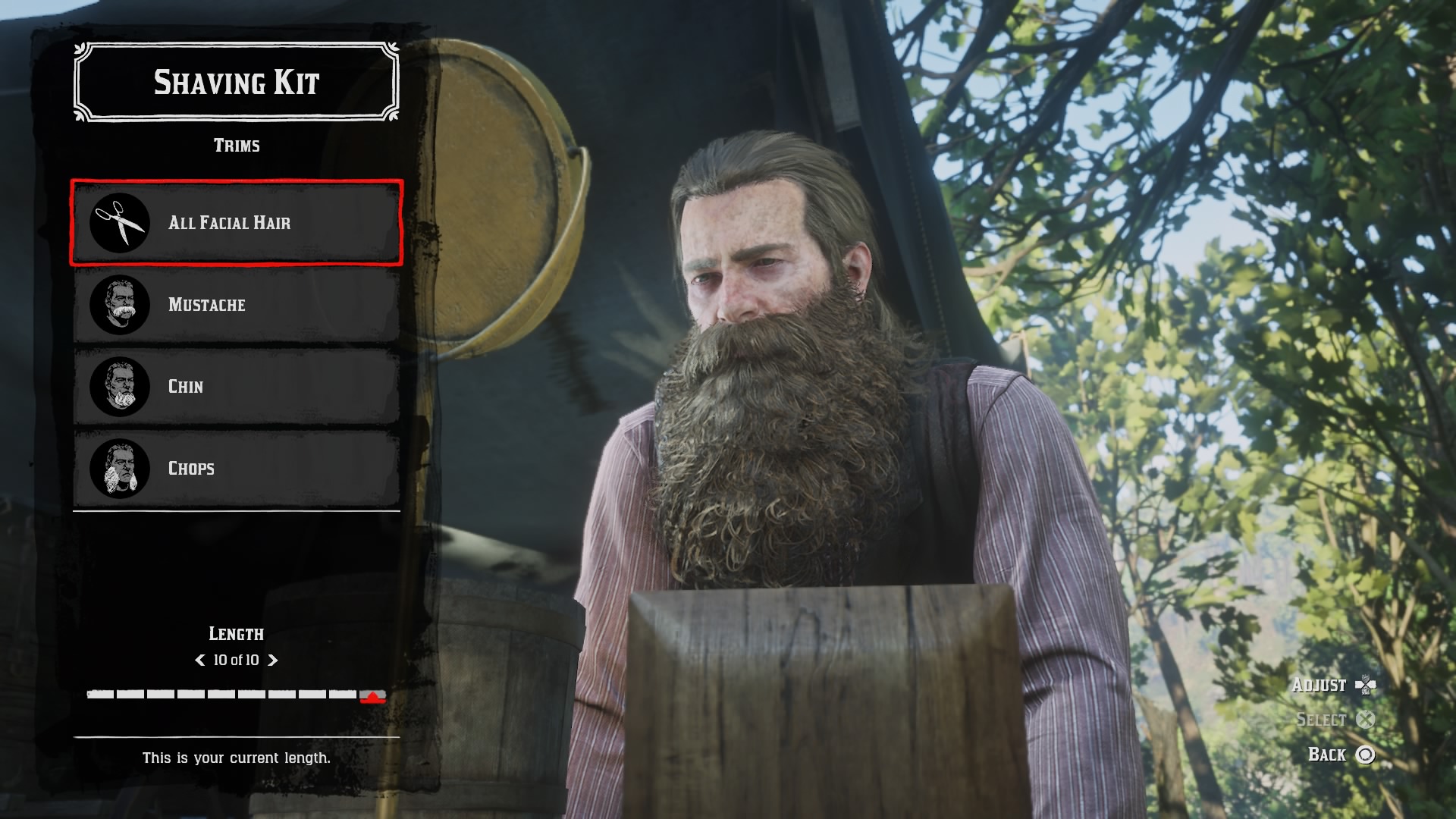Click the 10 of 10 length indicator
Image resolution: width=1456 pixels, height=819 pixels.
[x=236, y=661]
